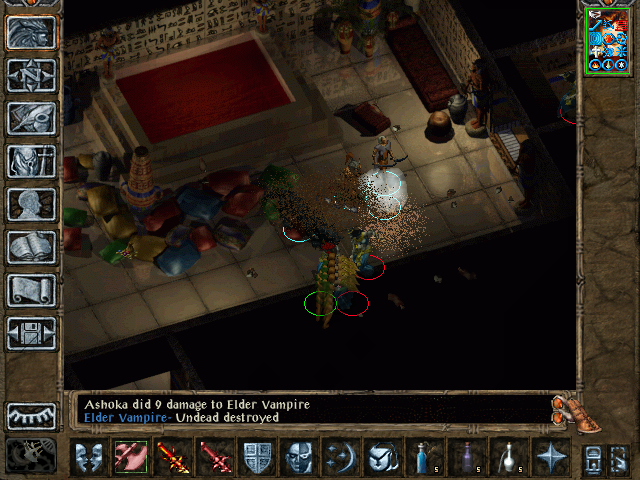Viewport: 640px width, 480px height.
Task: Open special abilities with the star icon
Action: point(550,458)
